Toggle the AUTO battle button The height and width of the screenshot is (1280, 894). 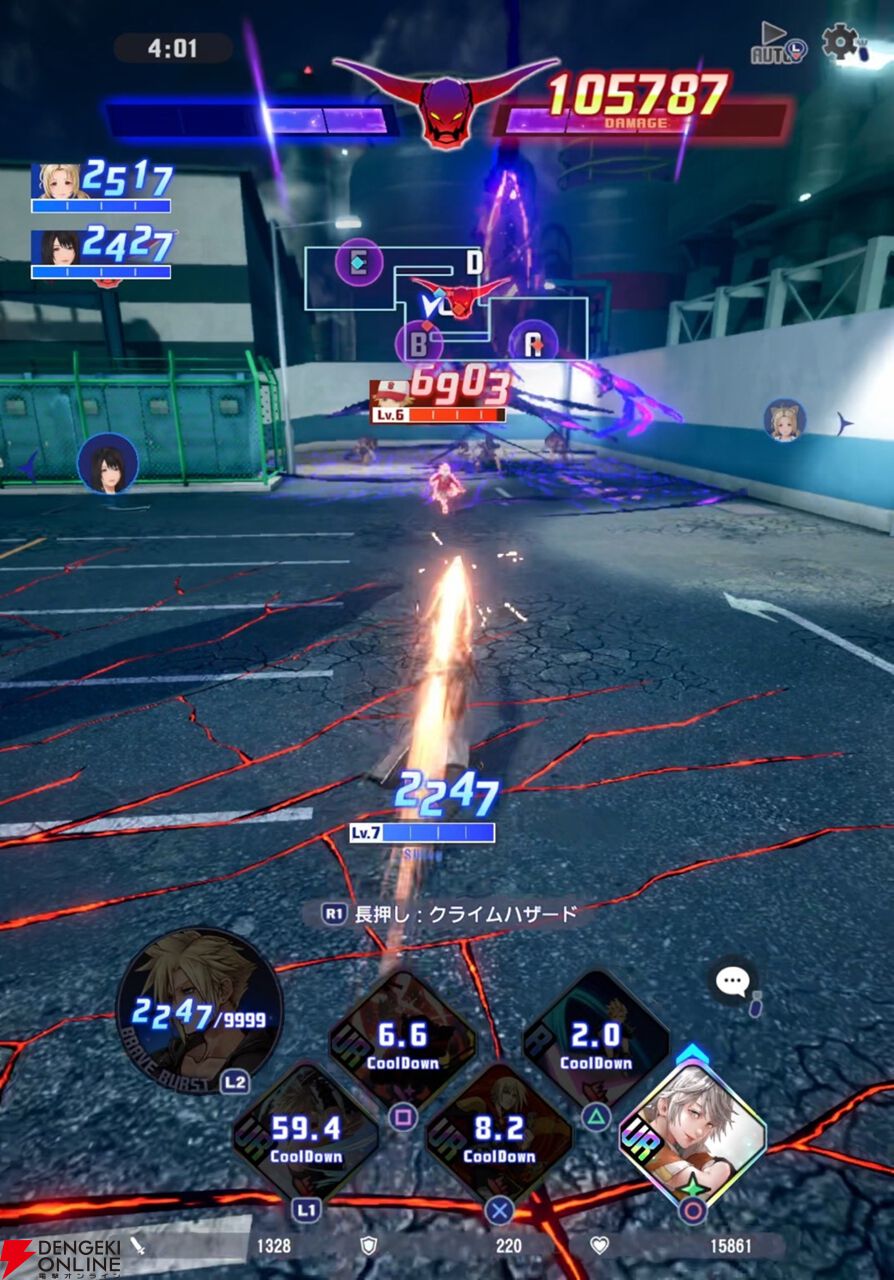point(778,44)
